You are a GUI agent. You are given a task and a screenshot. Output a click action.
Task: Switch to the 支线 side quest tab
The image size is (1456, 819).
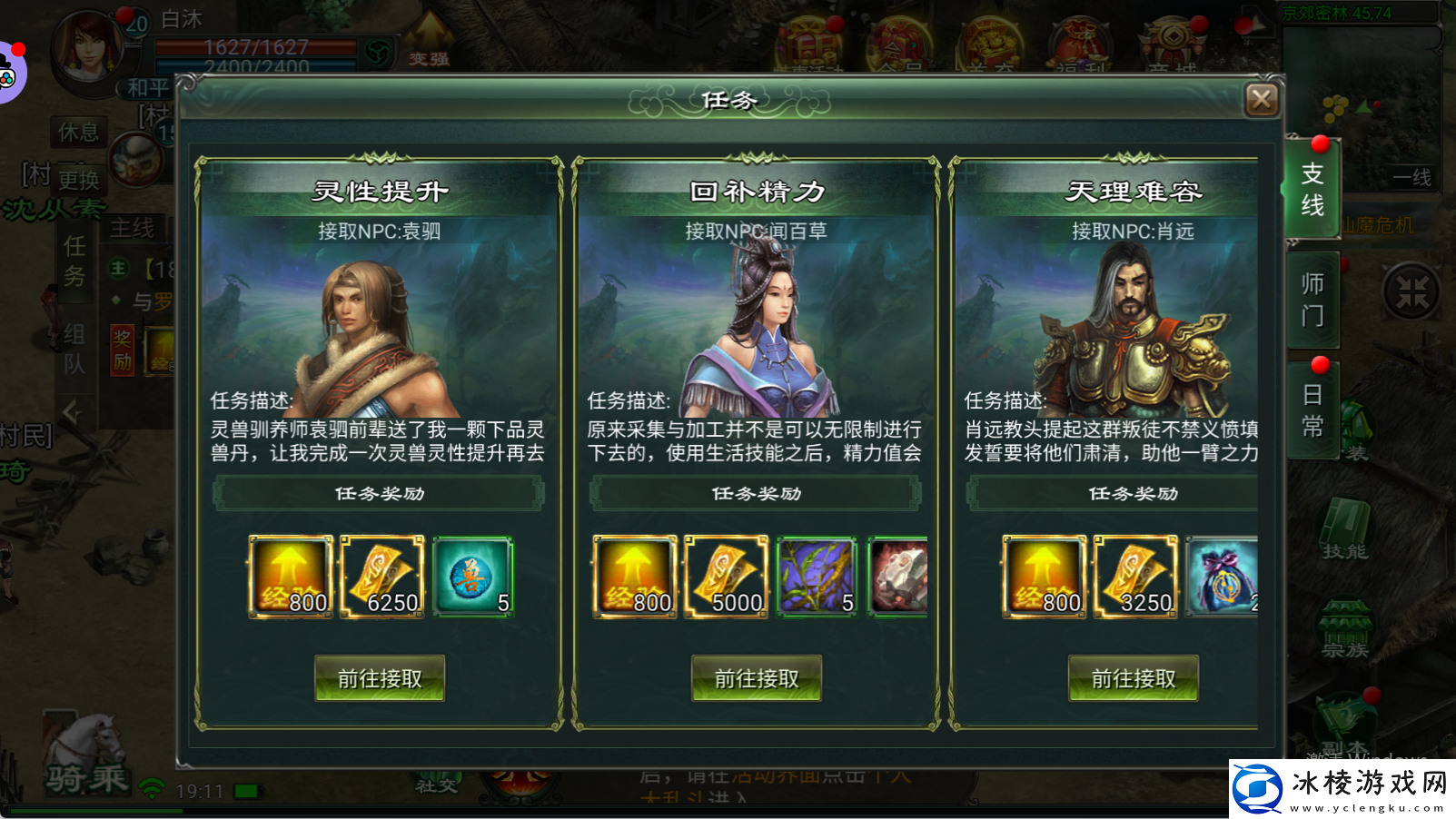click(x=1312, y=191)
